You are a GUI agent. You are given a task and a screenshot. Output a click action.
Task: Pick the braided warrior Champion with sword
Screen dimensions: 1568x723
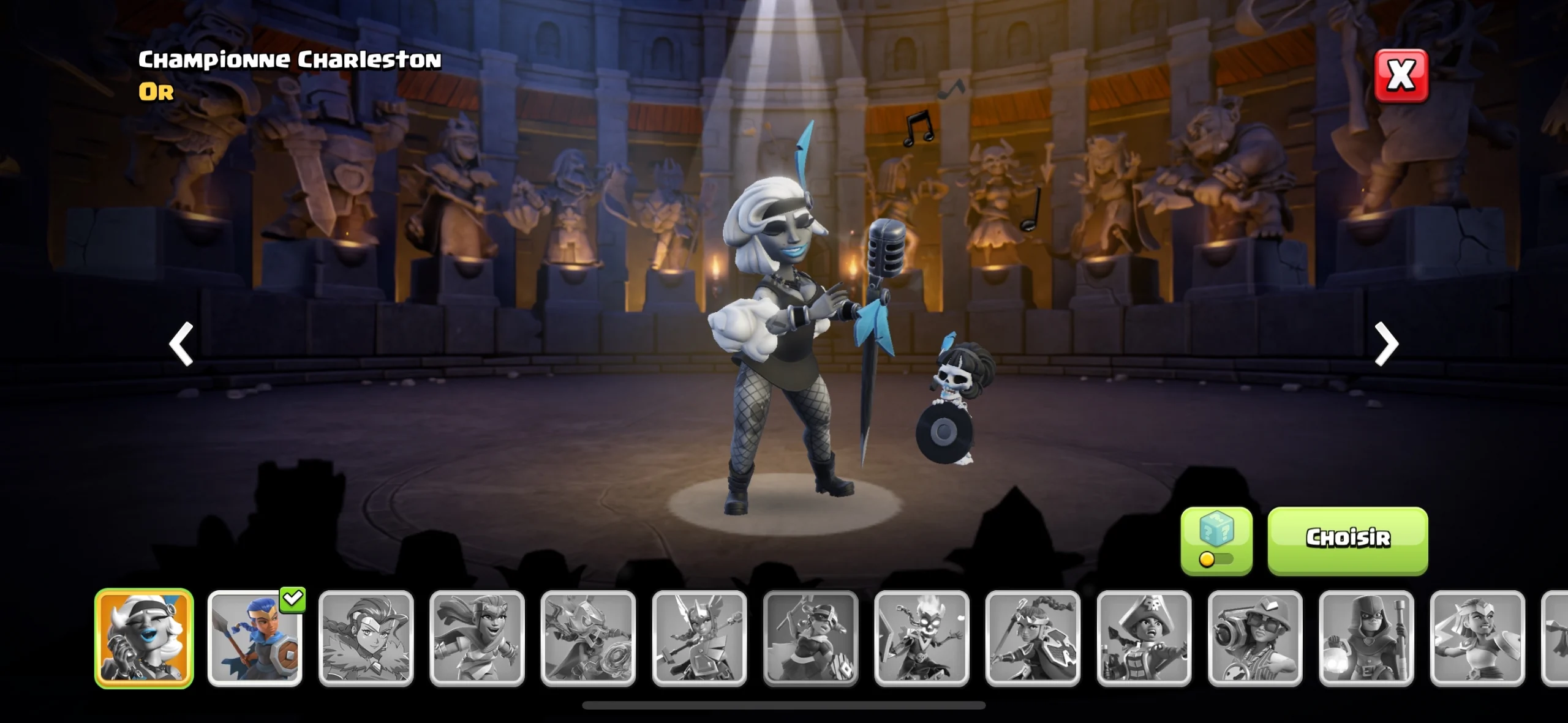tap(1033, 638)
